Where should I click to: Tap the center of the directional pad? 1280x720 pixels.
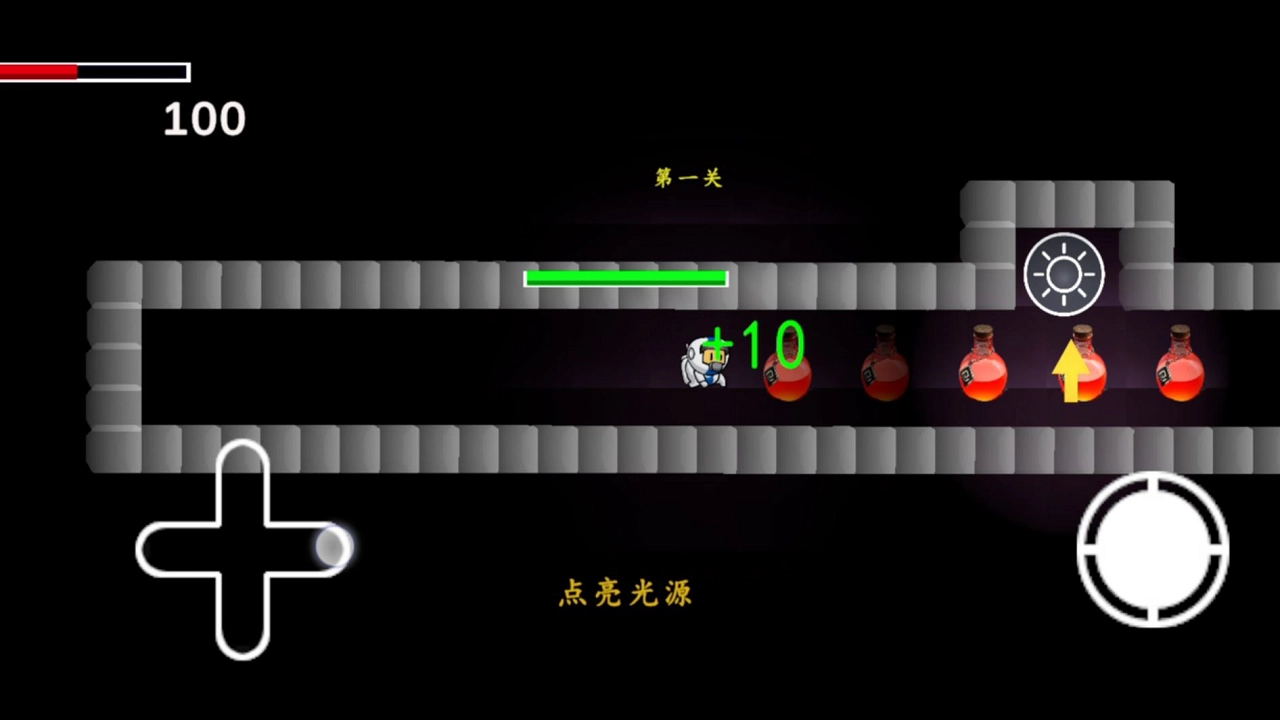(x=245, y=550)
